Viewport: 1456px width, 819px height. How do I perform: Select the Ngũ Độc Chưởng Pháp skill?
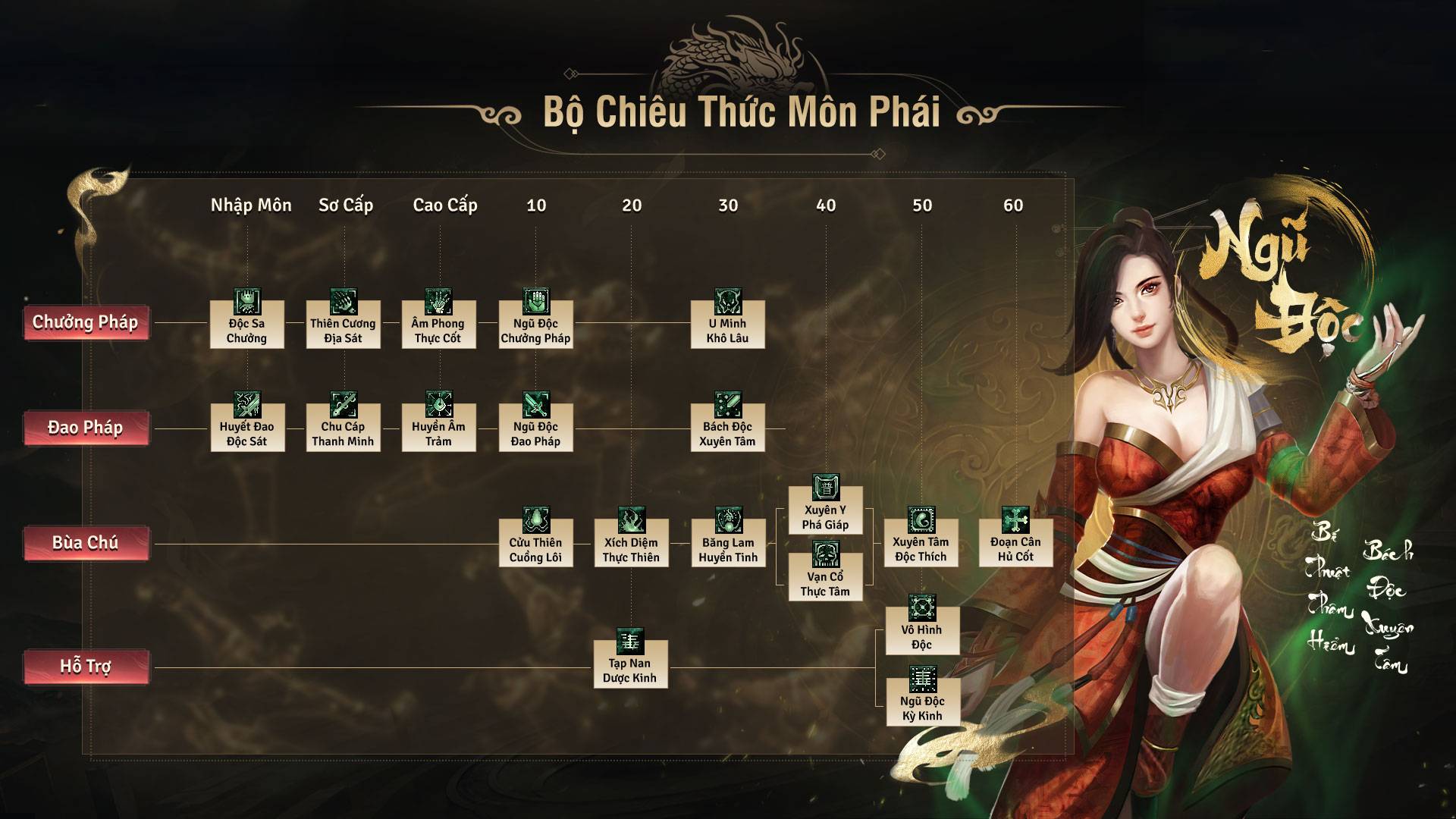pyautogui.click(x=535, y=323)
